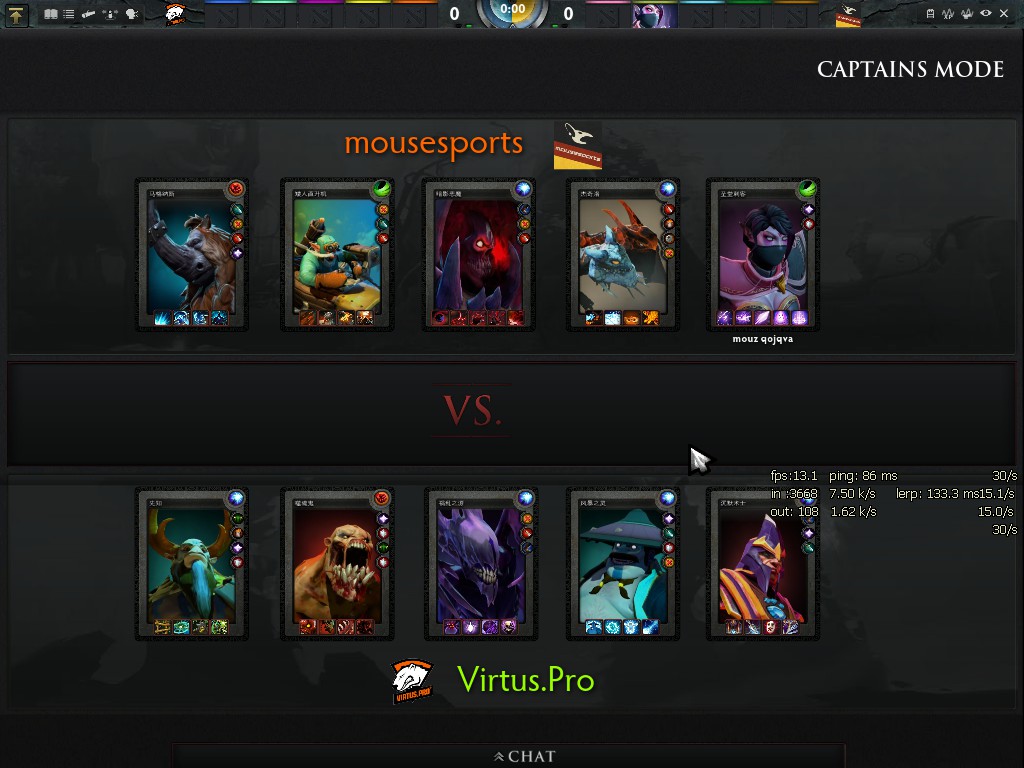This screenshot has width=1024, height=768.
Task: Select the Lifestealer hero card
Action: pyautogui.click(x=337, y=564)
